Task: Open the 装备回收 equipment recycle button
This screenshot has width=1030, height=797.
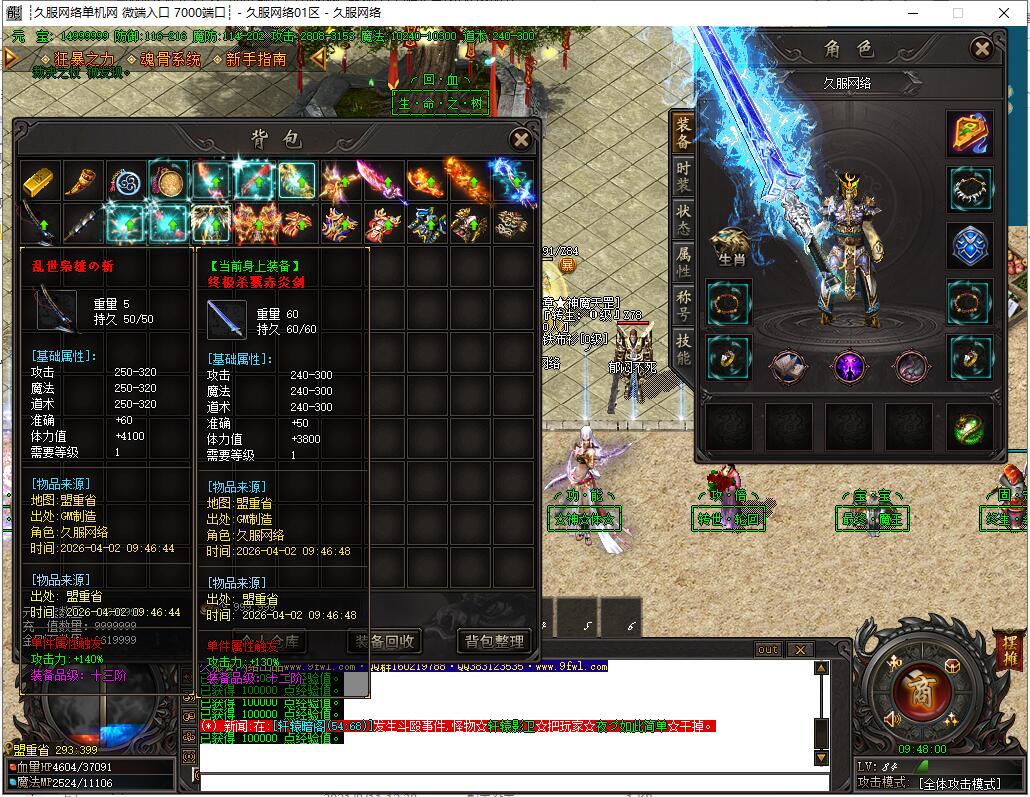Action: tap(384, 641)
